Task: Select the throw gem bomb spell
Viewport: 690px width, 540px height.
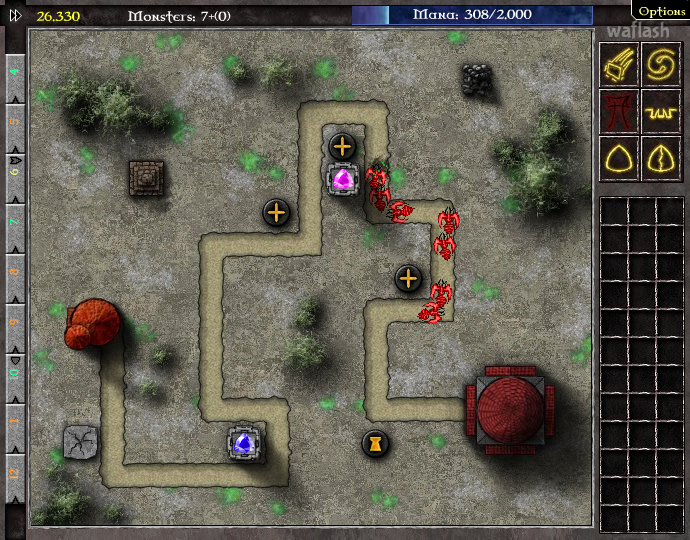Action: 619,65
